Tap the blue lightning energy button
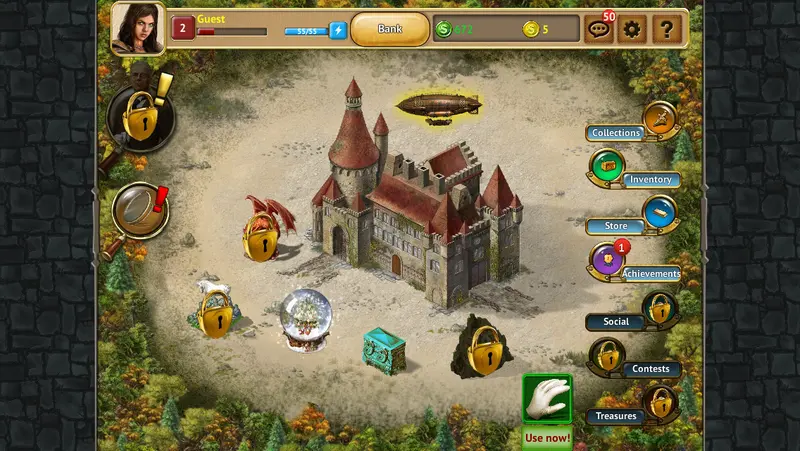 (x=338, y=30)
